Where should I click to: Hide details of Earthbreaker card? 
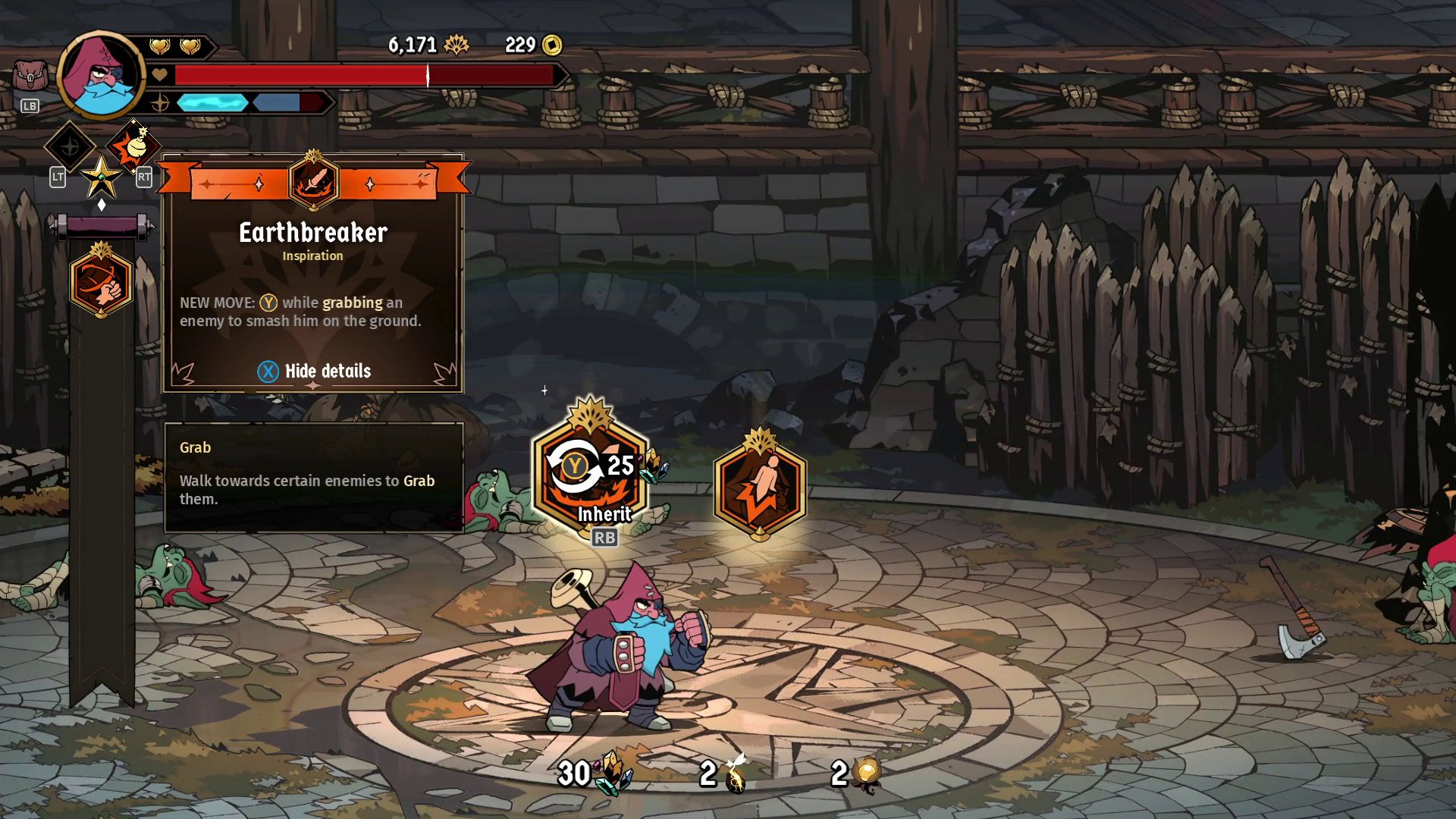click(314, 371)
